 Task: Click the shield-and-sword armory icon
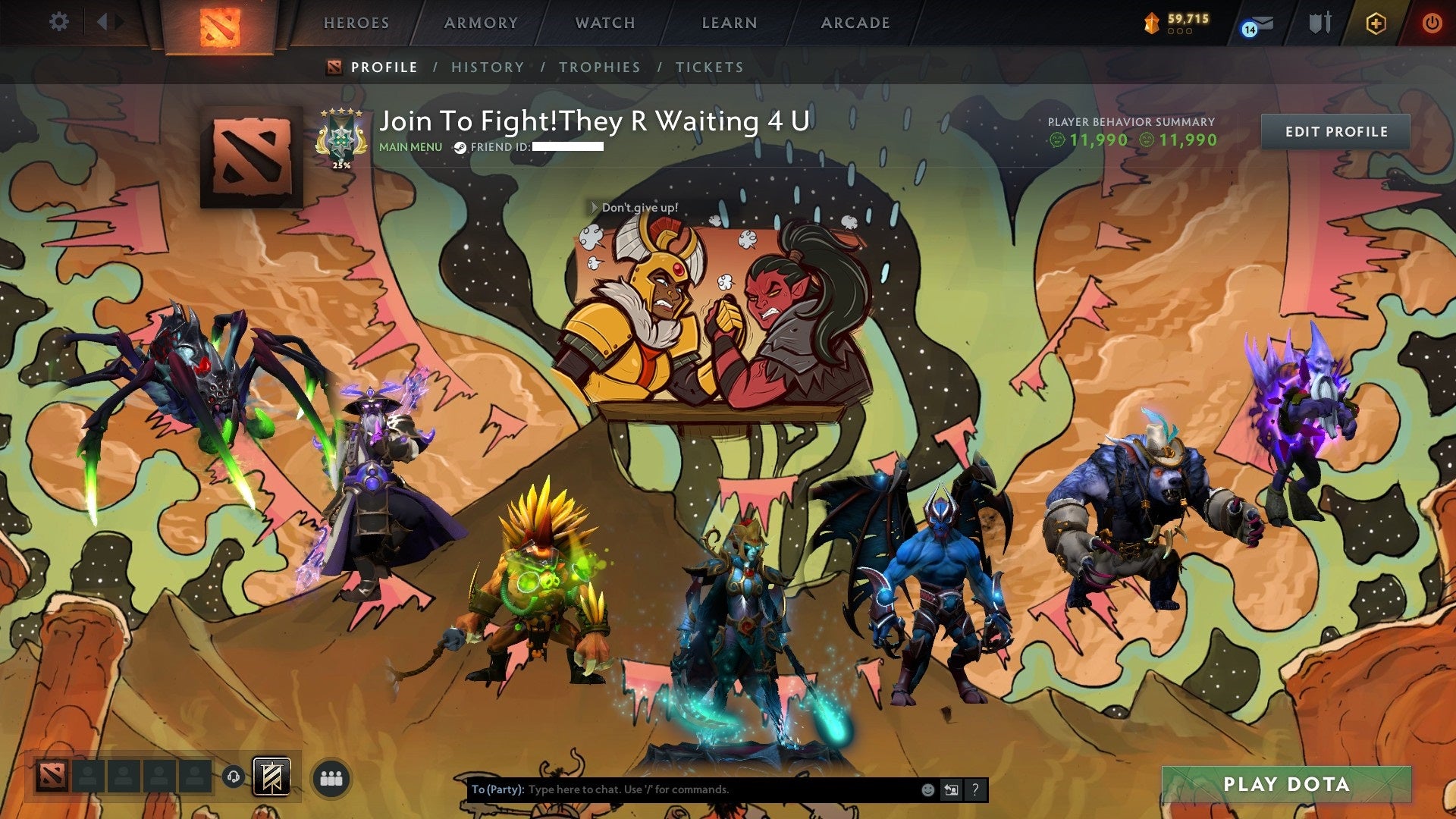coord(1320,23)
